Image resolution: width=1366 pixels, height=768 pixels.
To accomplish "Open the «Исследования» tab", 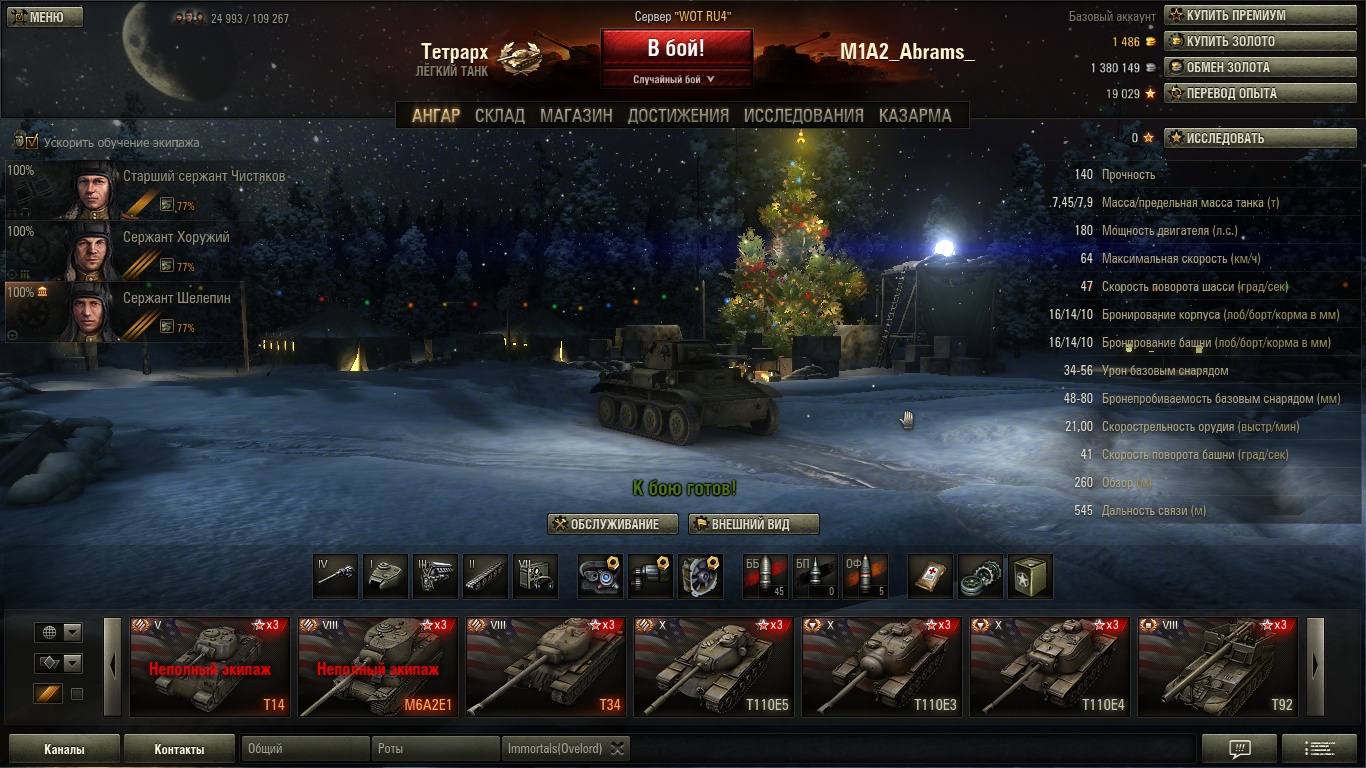I will click(x=803, y=115).
